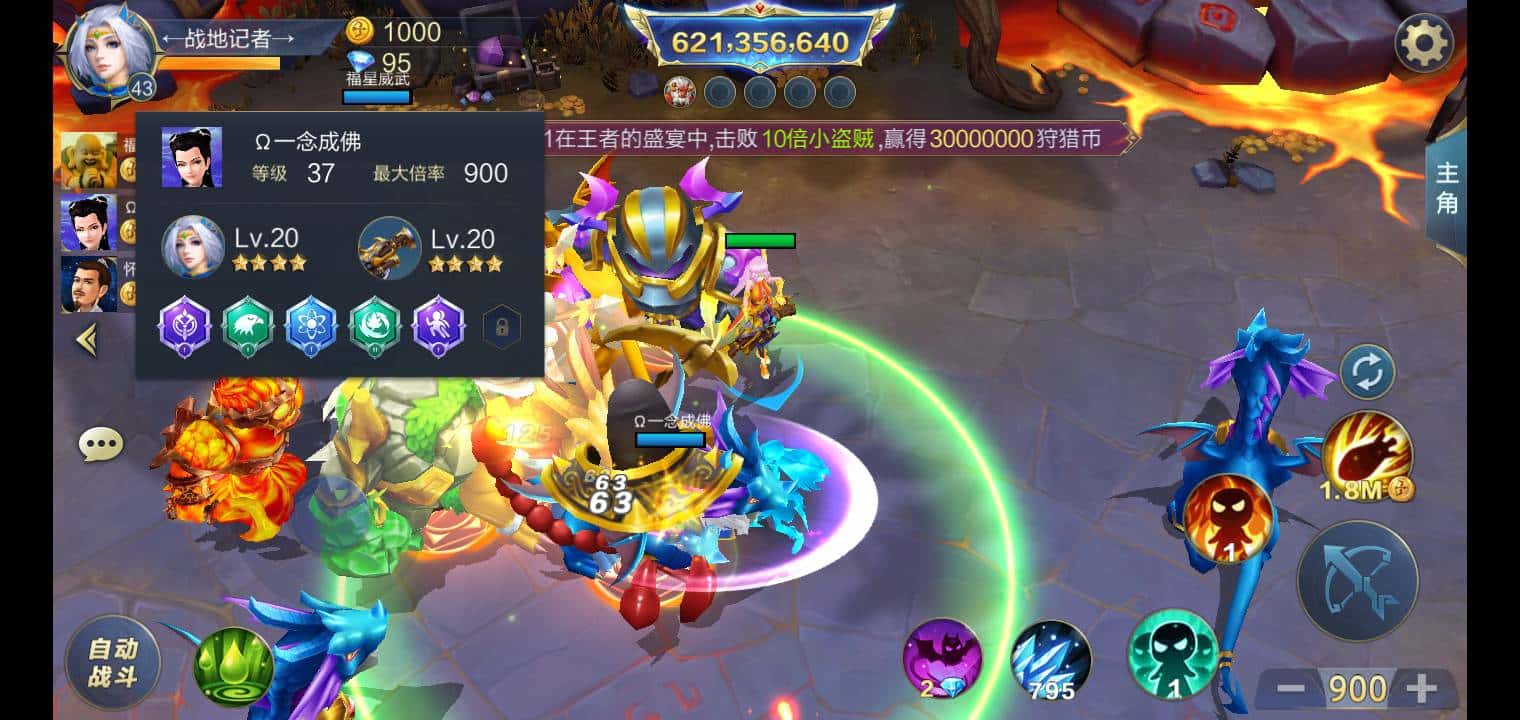1520x720 pixels.
Task: Open the Ω一念成佛 character portrait in sidebar
Action: coord(90,222)
